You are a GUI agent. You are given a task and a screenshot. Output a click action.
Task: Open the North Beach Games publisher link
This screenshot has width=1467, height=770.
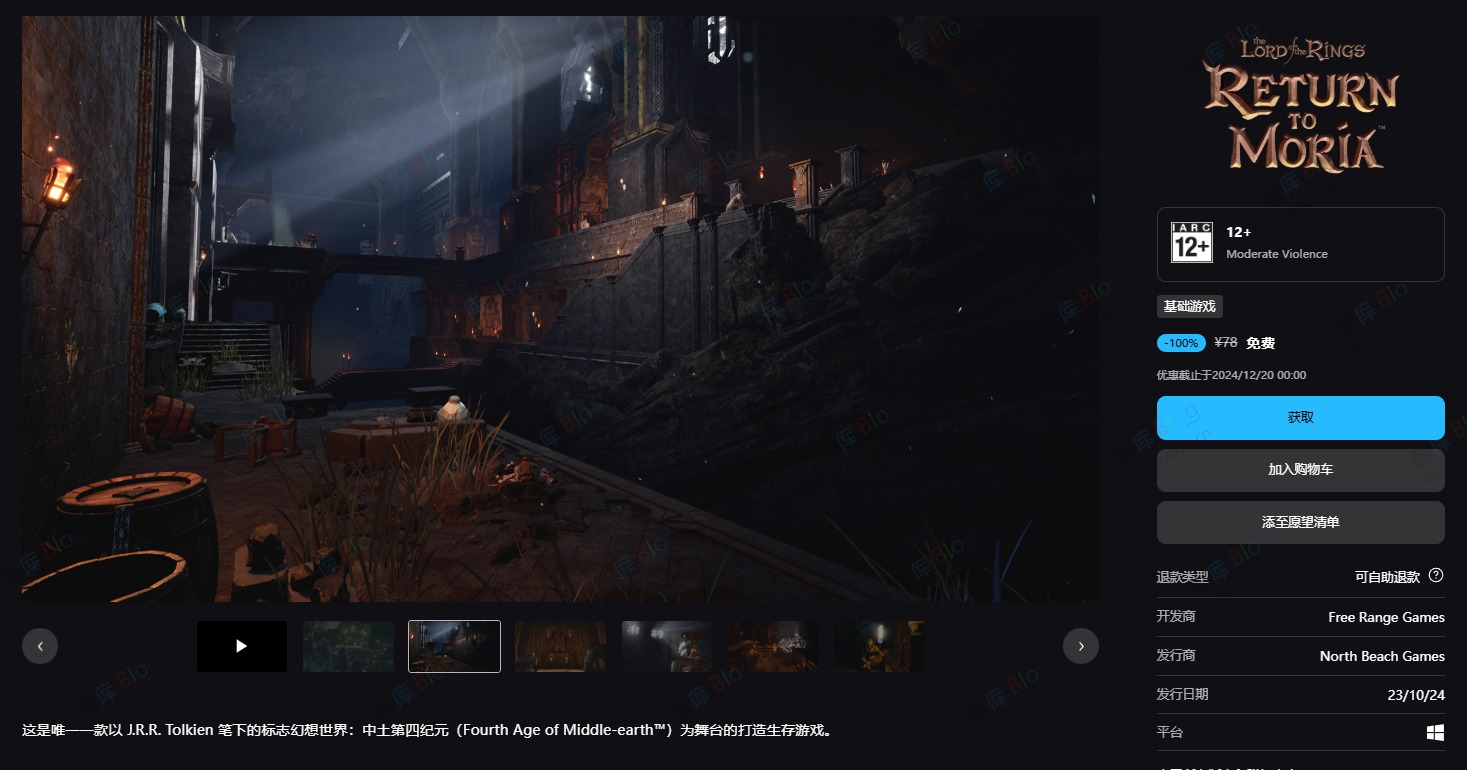point(1382,656)
